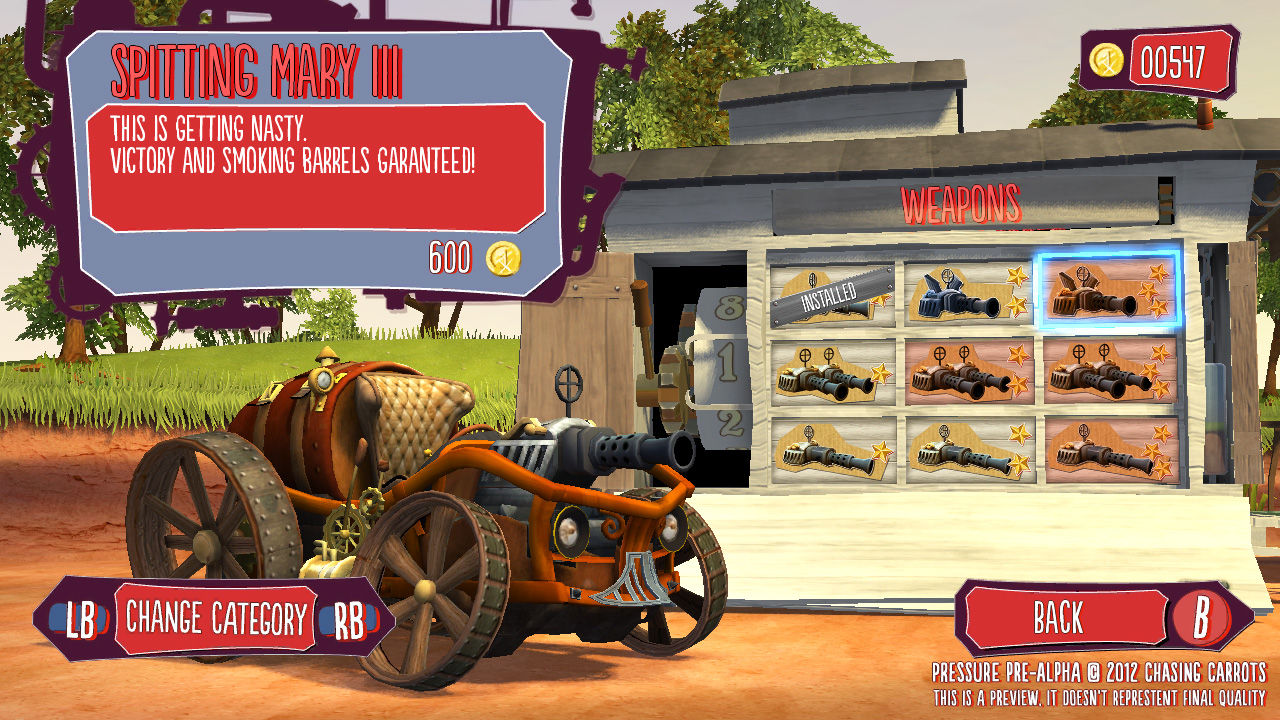1280x720 pixels.
Task: Select the highlighted three-star Spitting Mary III
Action: [x=1109, y=290]
